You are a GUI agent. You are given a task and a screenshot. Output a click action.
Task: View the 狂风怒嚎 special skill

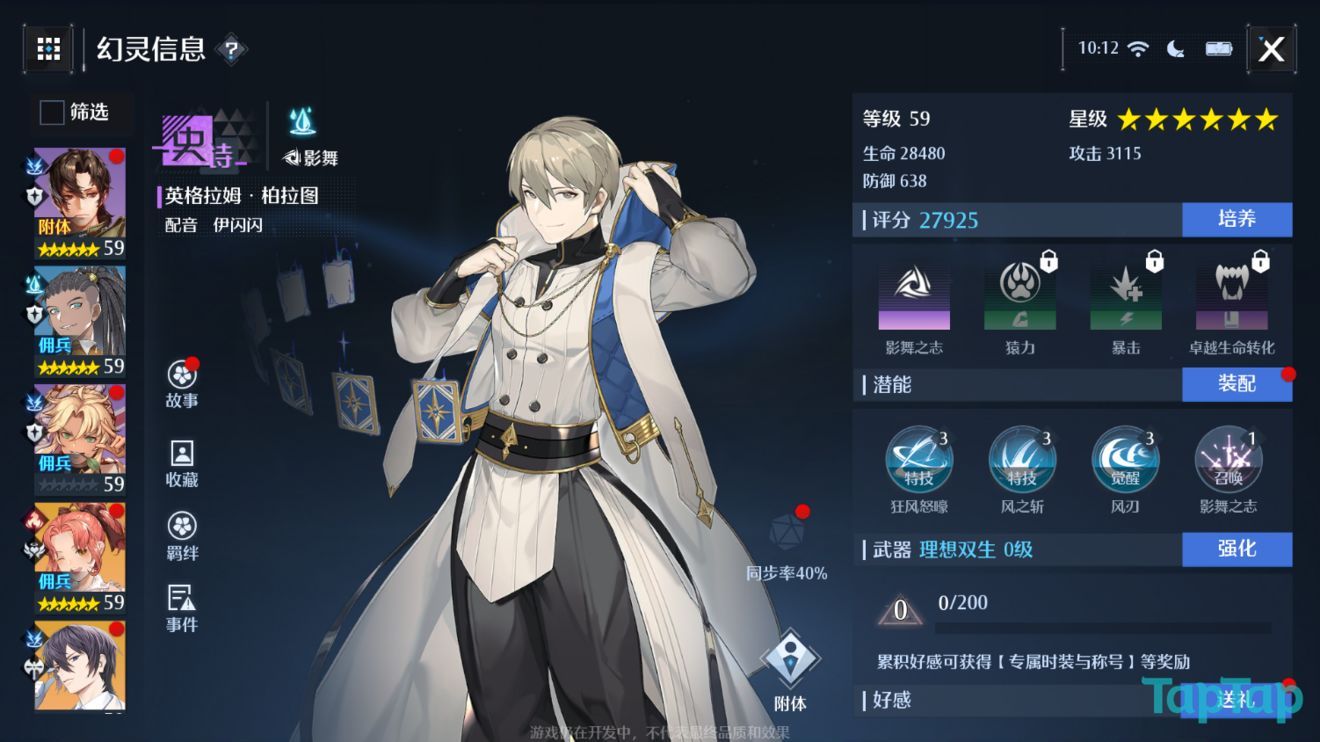point(920,458)
